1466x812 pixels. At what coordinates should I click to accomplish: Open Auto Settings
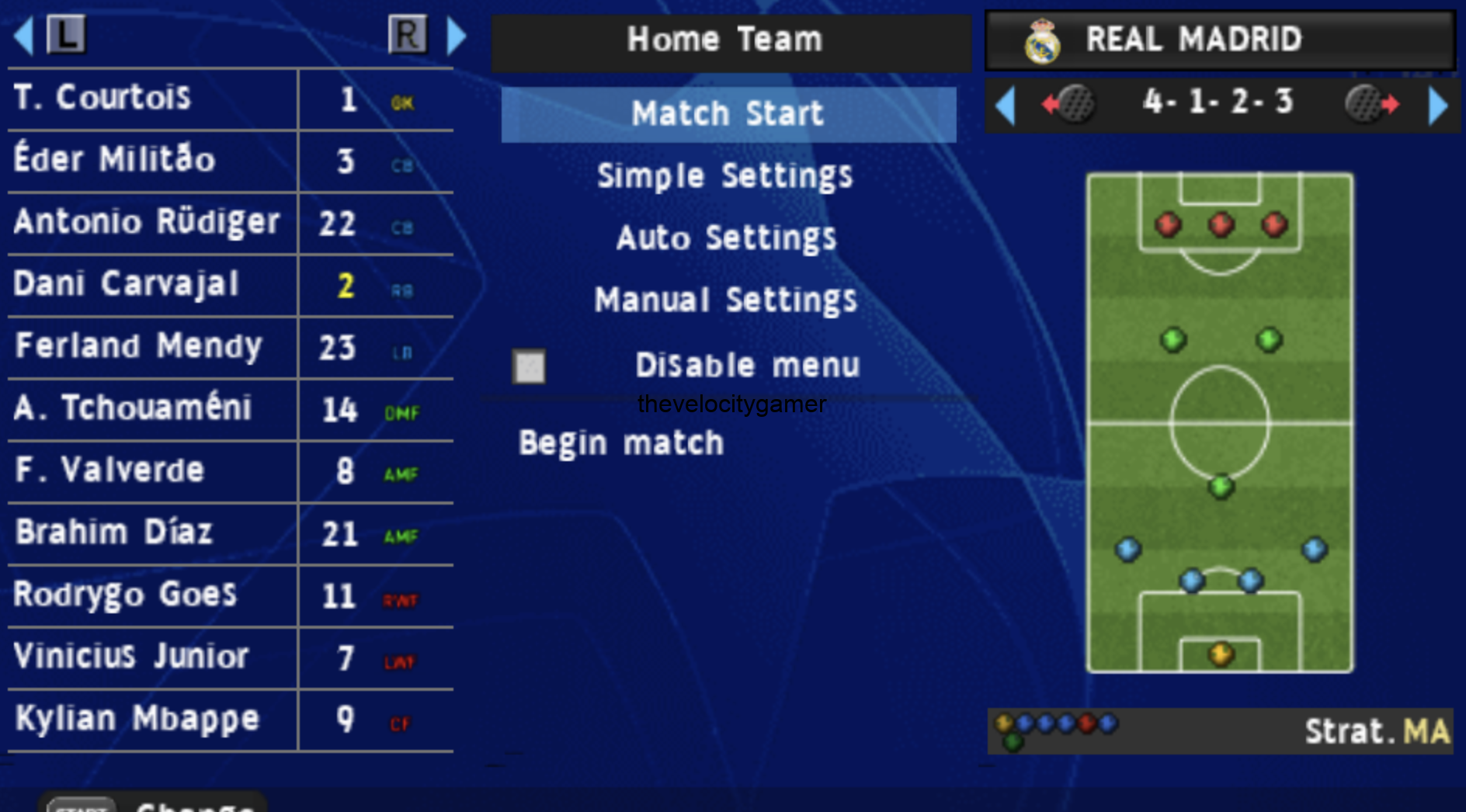[x=727, y=238]
